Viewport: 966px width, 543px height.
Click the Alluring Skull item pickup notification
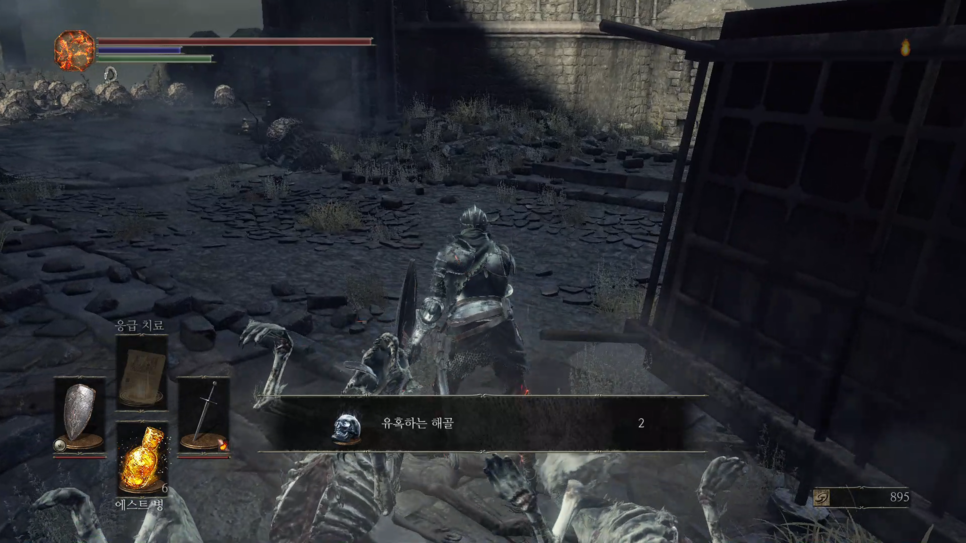482,424
